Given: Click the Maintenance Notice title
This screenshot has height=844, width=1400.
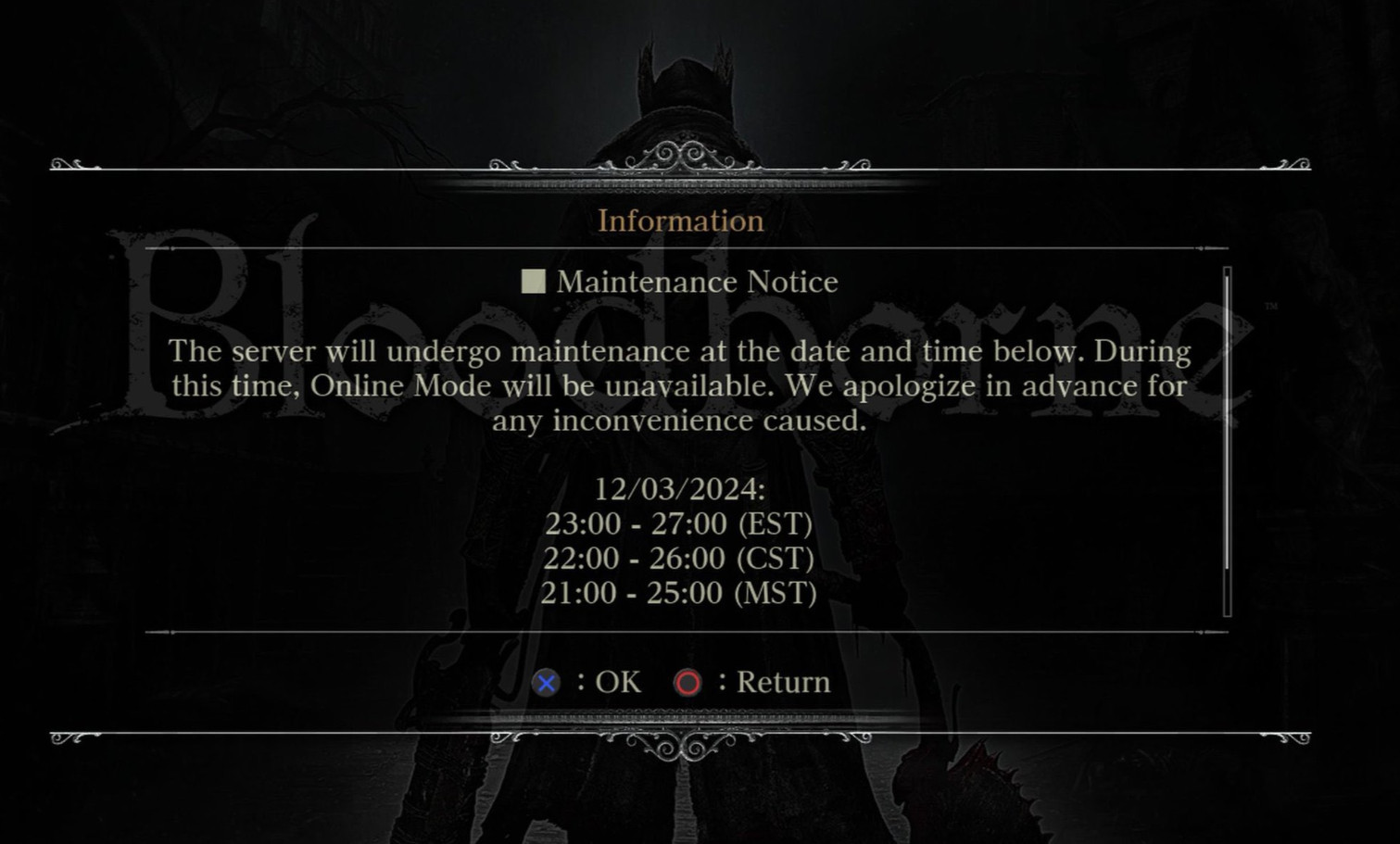Looking at the screenshot, I should click(x=695, y=281).
